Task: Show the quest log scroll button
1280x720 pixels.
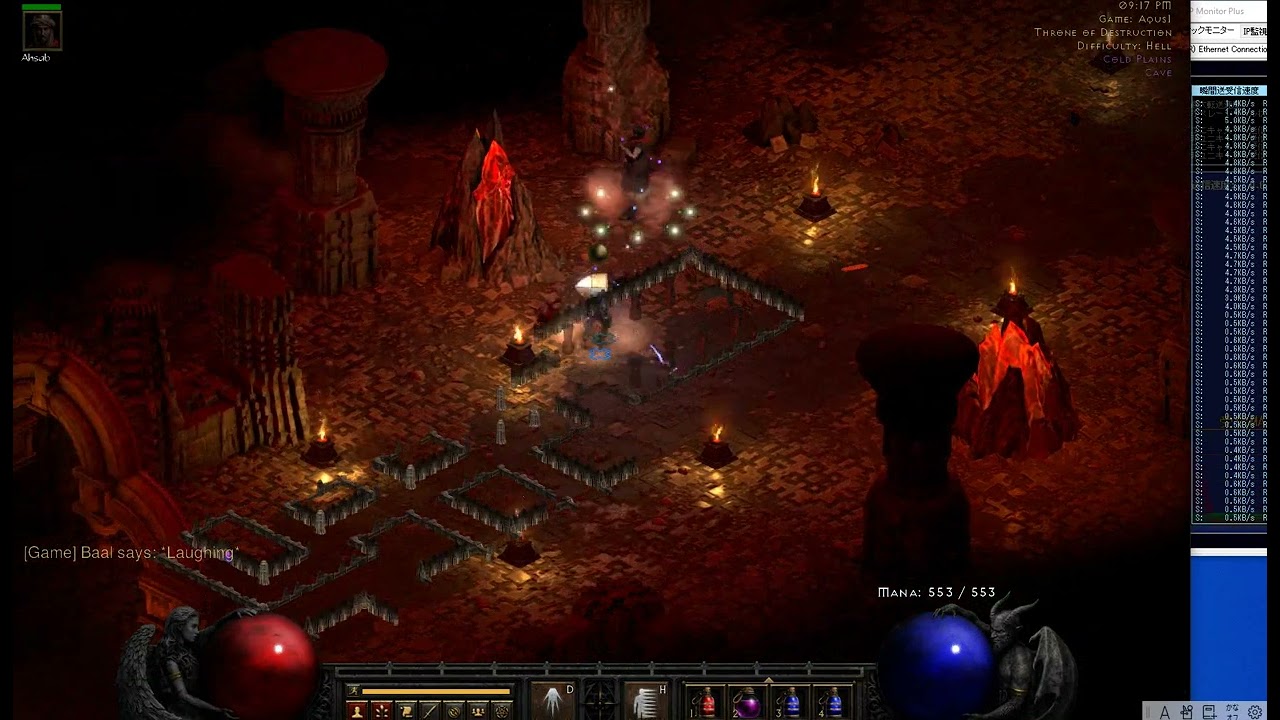Action: [x=405, y=711]
